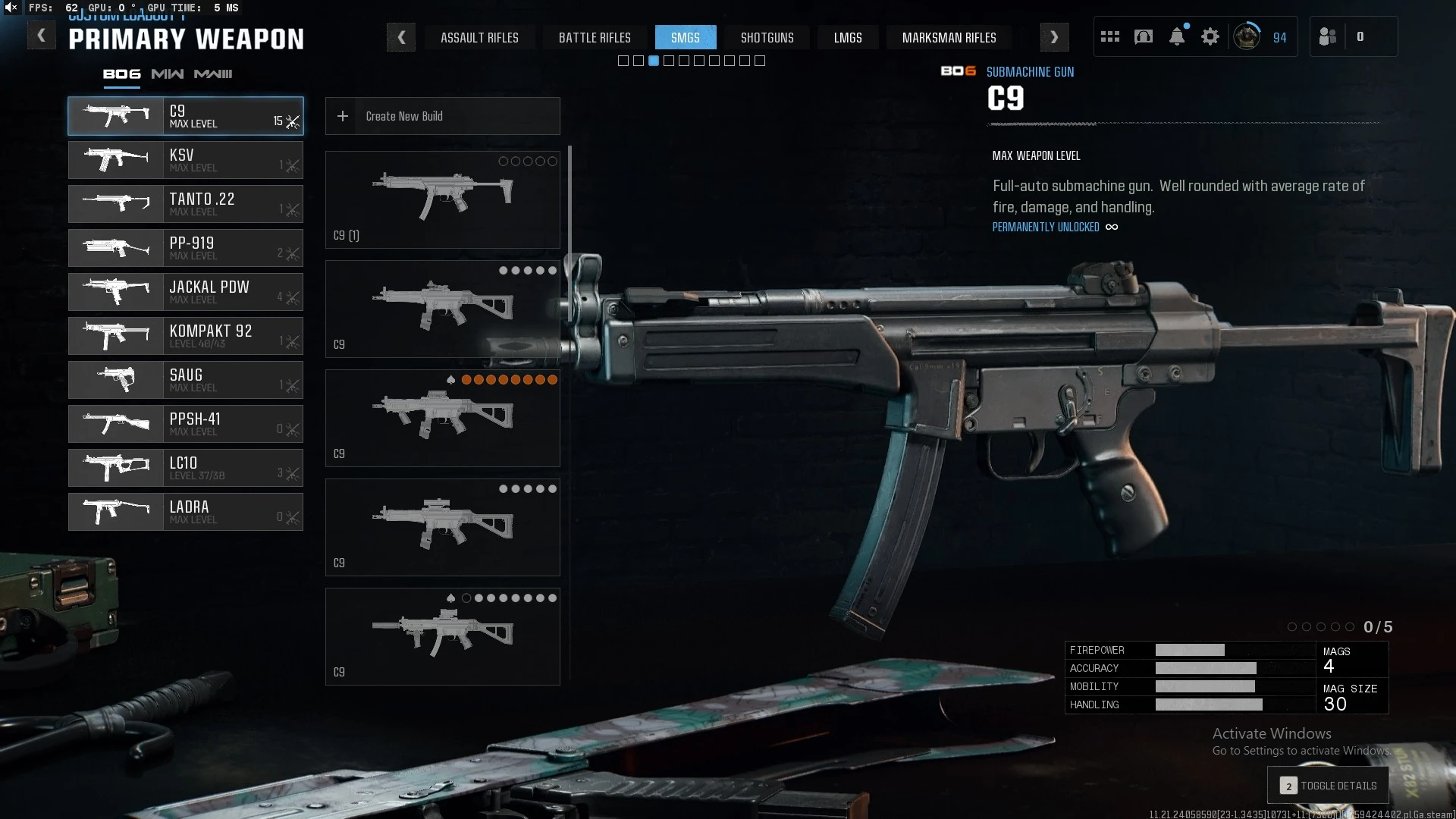Choose the Kompakt 92 weapon
1456x819 pixels.
[186, 336]
